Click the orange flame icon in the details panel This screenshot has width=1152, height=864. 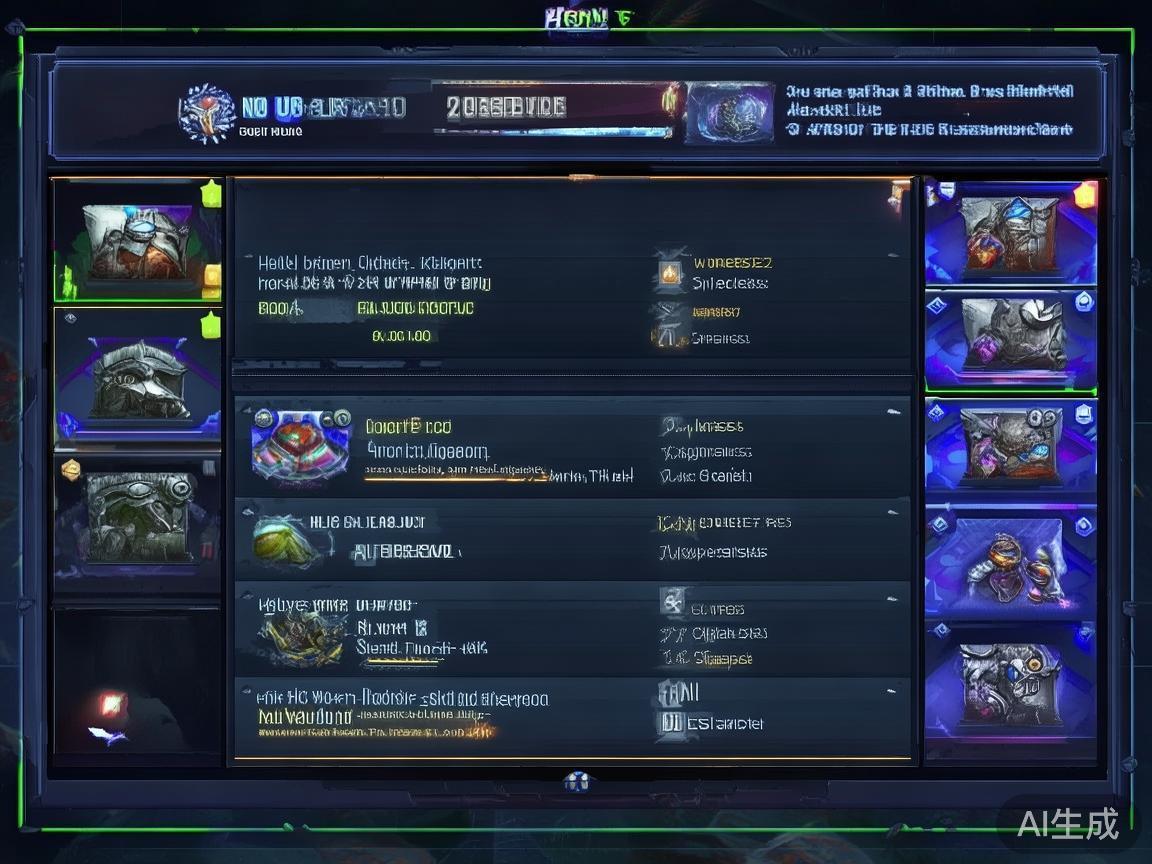click(670, 272)
